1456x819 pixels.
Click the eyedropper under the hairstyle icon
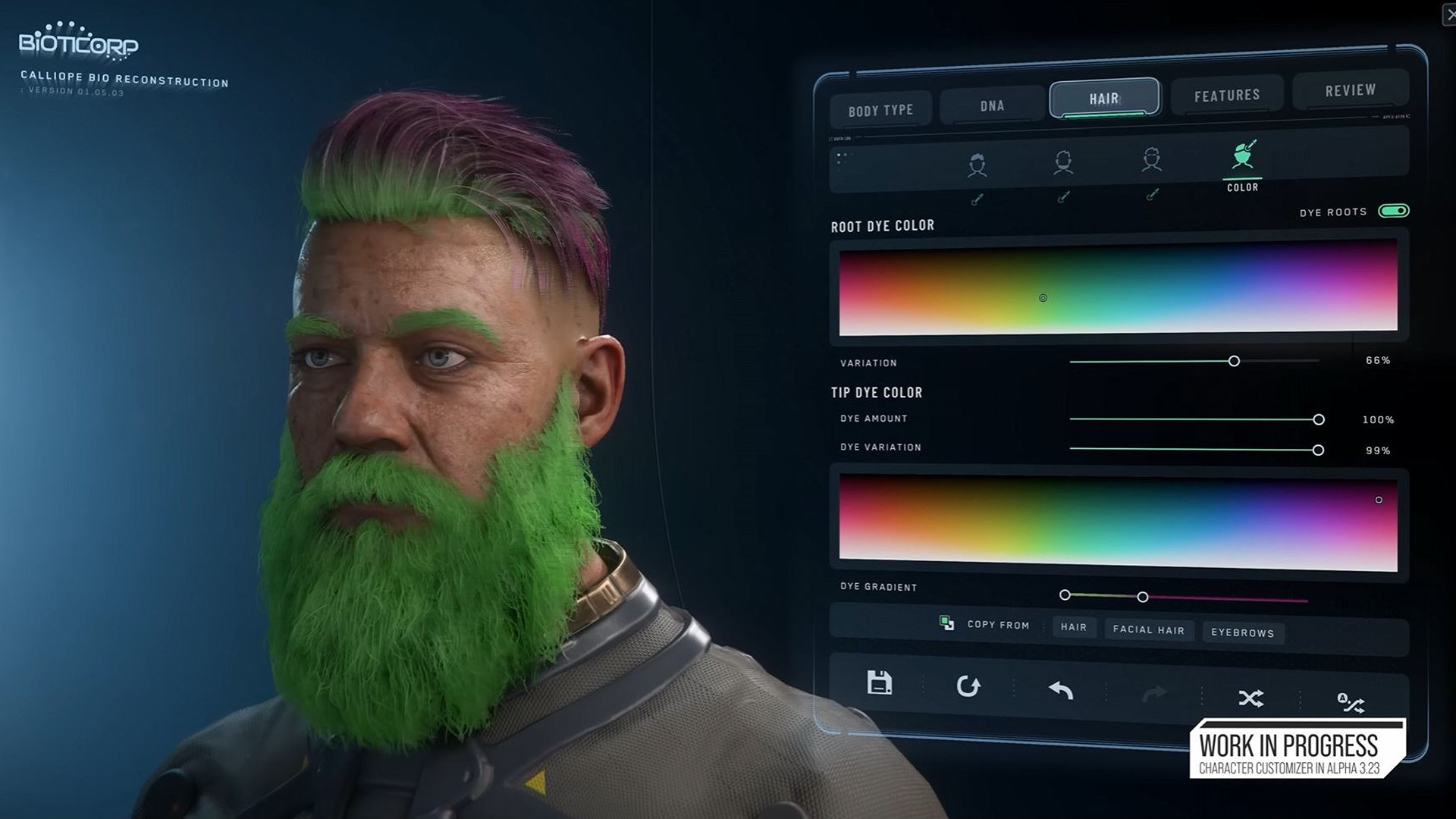pos(977,199)
